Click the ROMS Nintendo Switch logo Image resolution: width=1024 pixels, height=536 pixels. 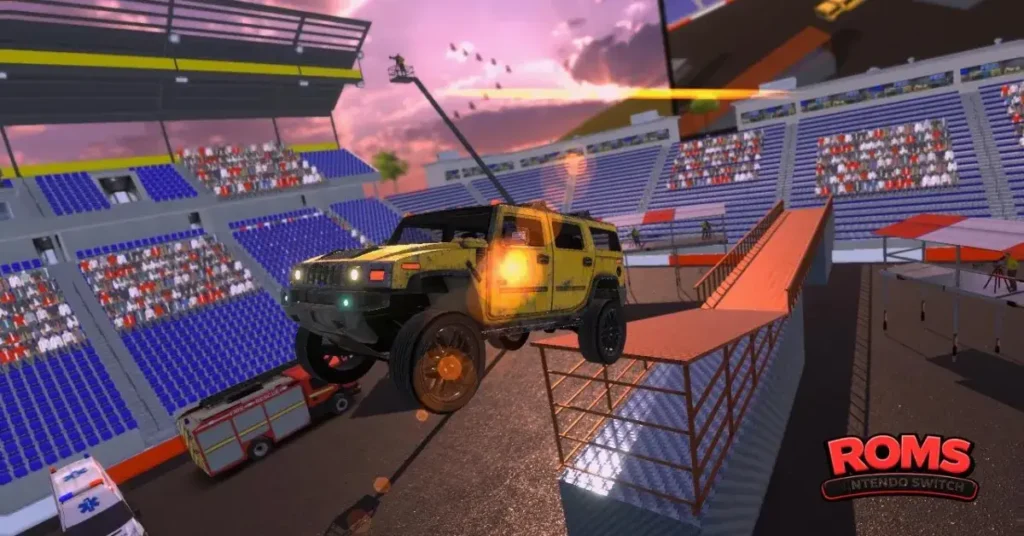(899, 467)
